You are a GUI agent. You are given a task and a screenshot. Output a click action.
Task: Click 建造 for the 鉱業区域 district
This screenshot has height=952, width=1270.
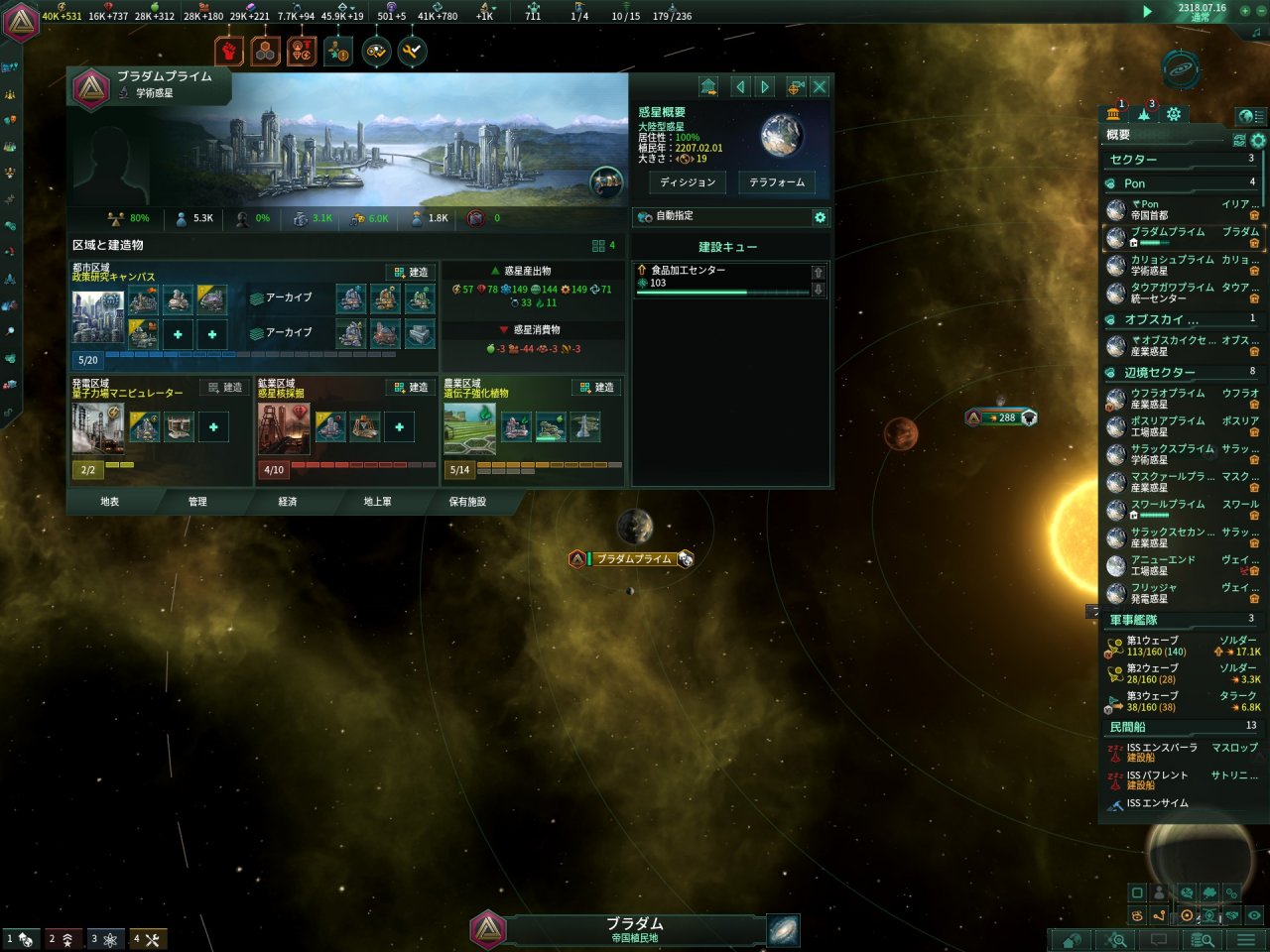point(412,387)
